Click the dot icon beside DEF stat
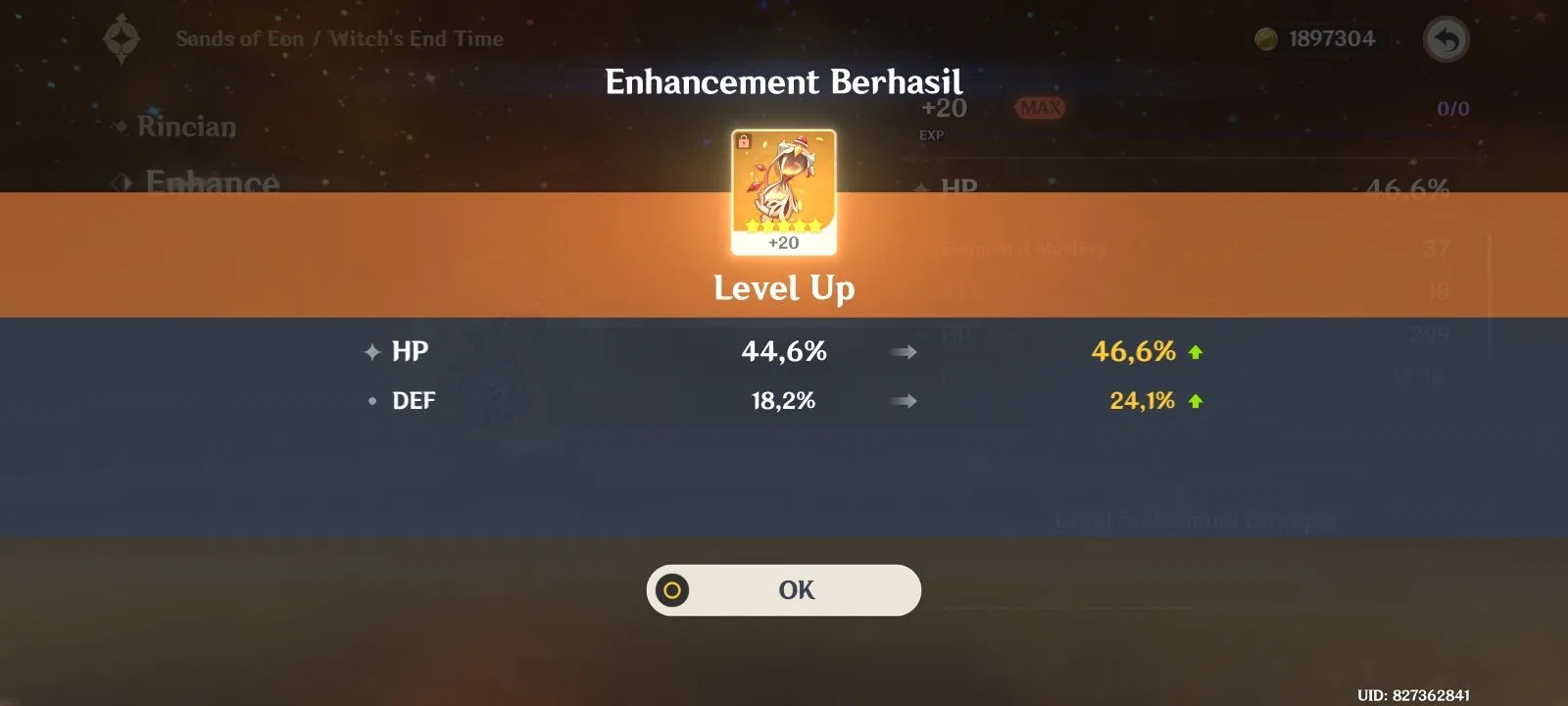This screenshot has width=1568, height=706. coord(371,401)
